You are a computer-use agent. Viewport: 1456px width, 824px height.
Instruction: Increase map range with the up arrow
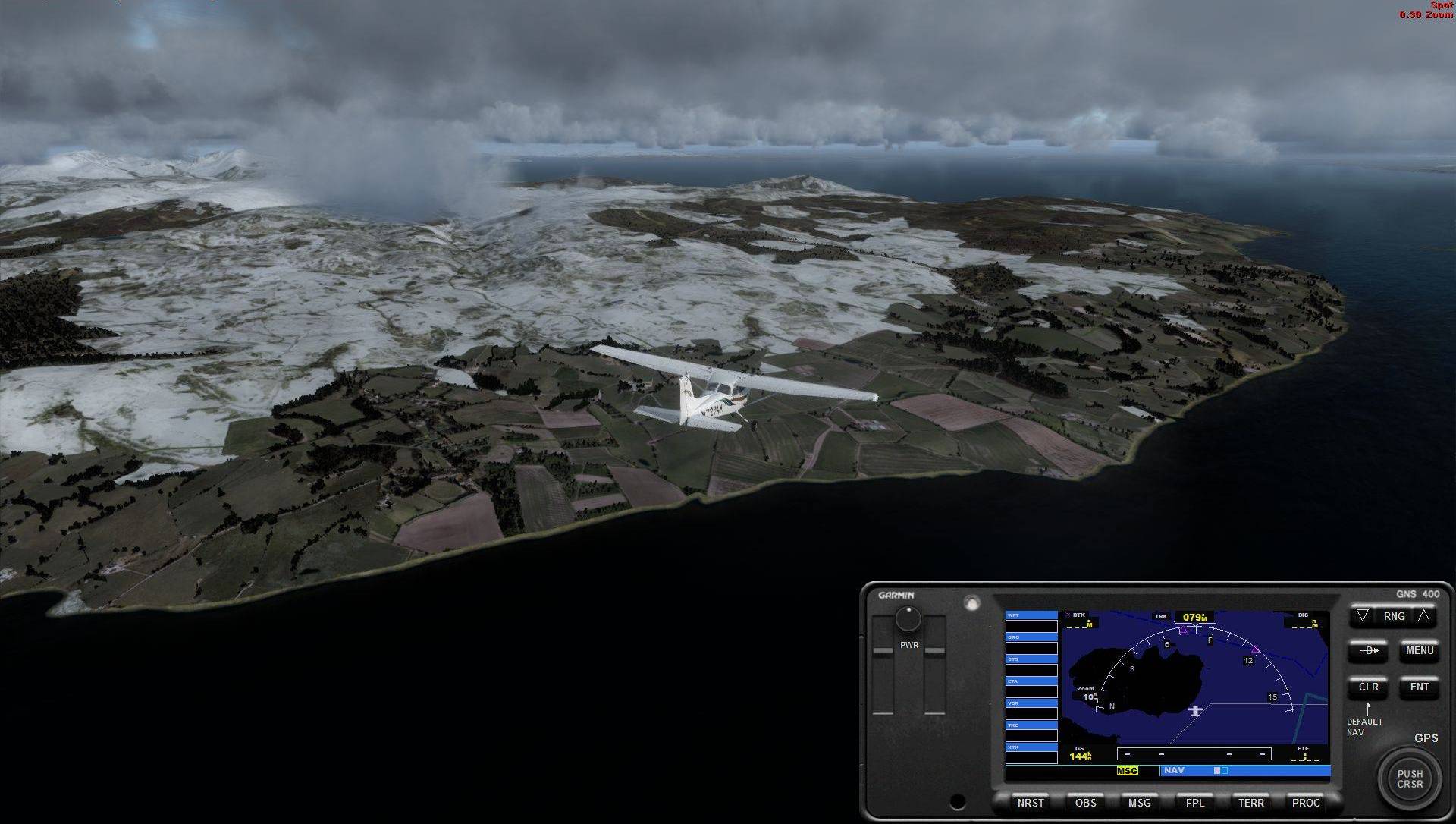click(1423, 616)
